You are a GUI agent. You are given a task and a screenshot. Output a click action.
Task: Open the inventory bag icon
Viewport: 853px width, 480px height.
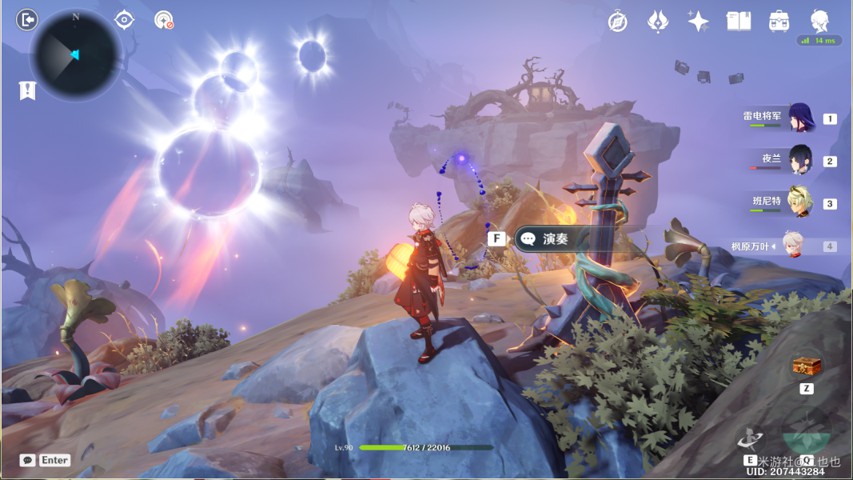coord(779,21)
